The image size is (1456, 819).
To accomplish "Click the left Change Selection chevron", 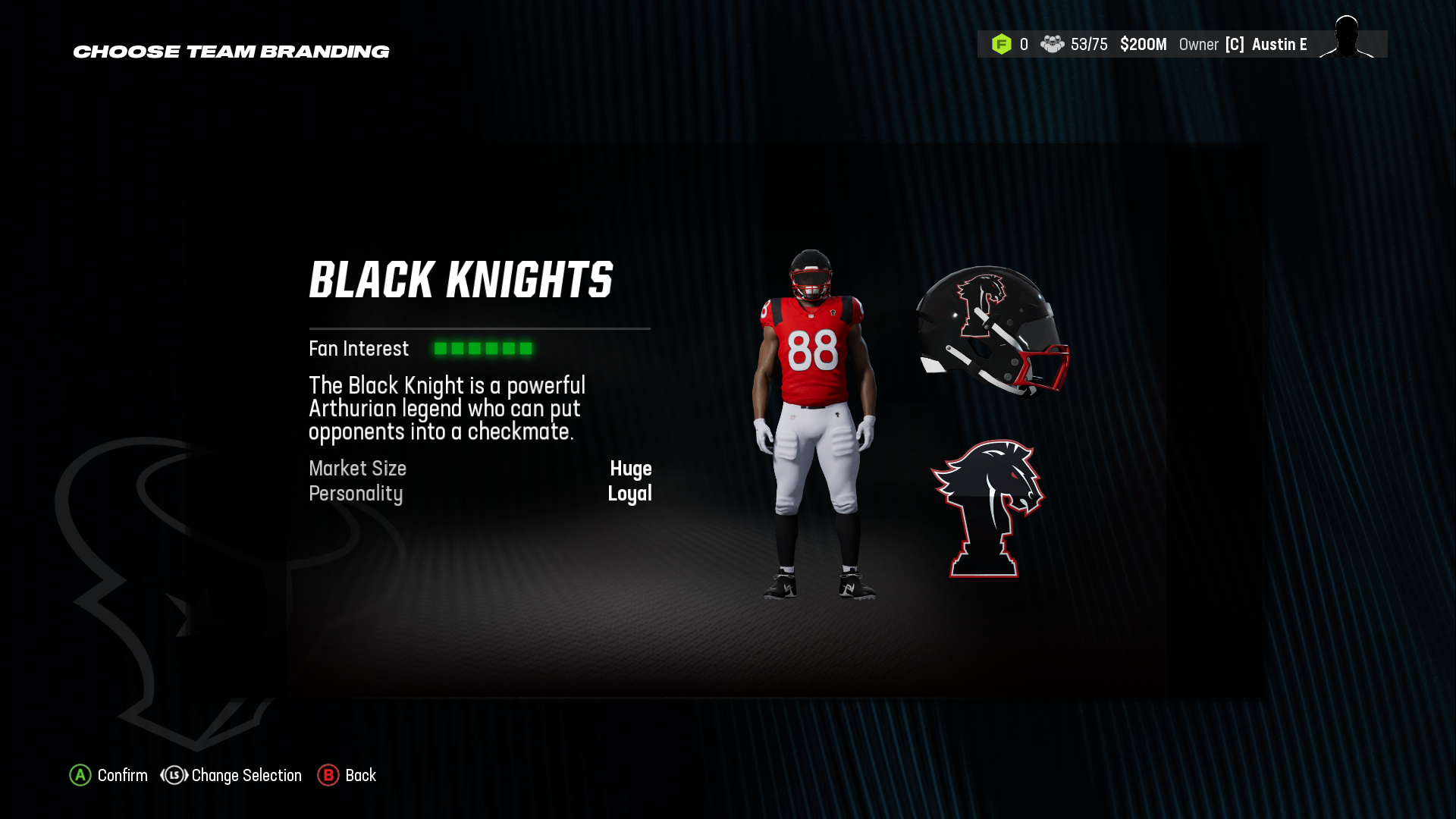I will (162, 776).
